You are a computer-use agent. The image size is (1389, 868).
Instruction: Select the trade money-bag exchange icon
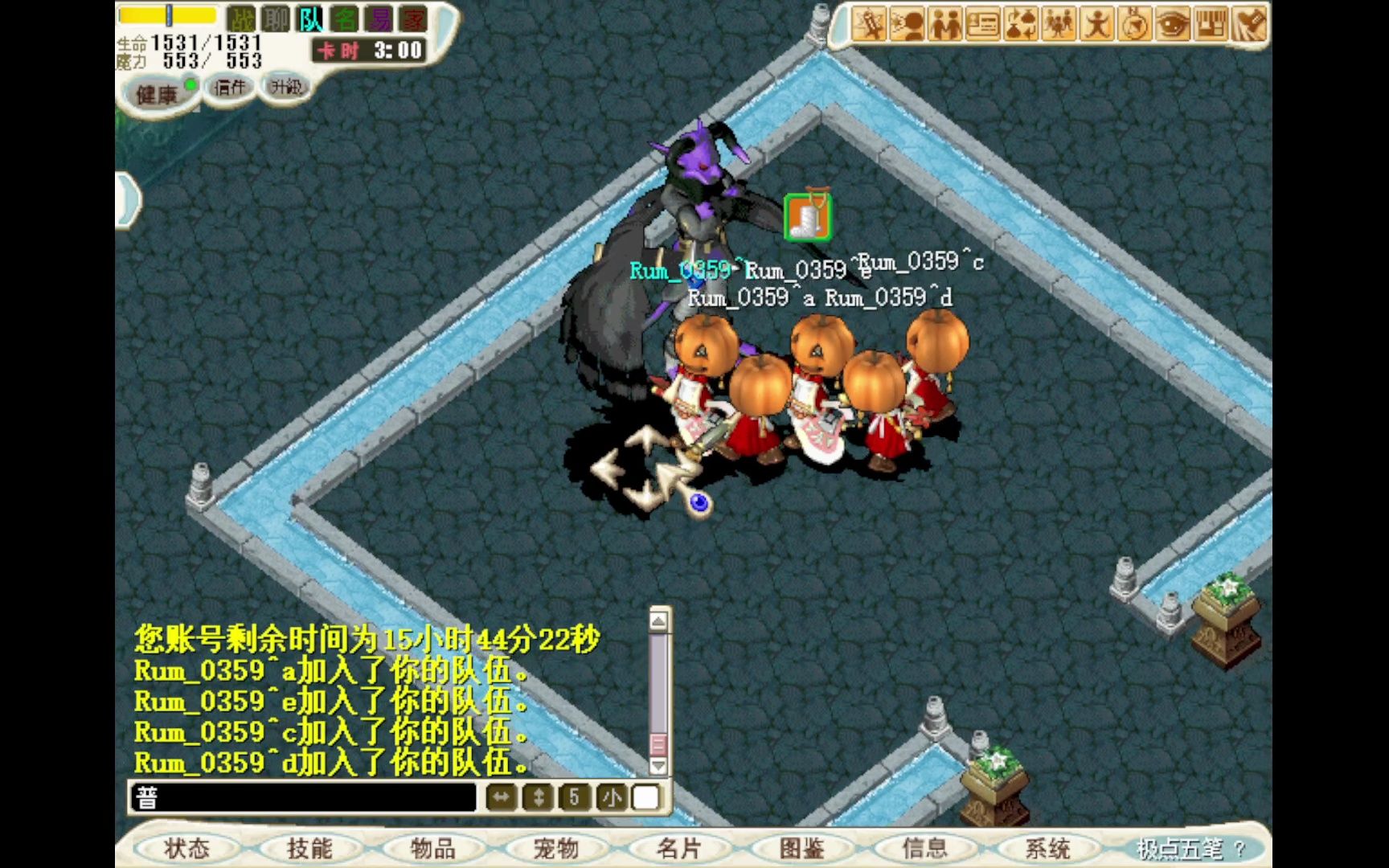tap(1019, 24)
